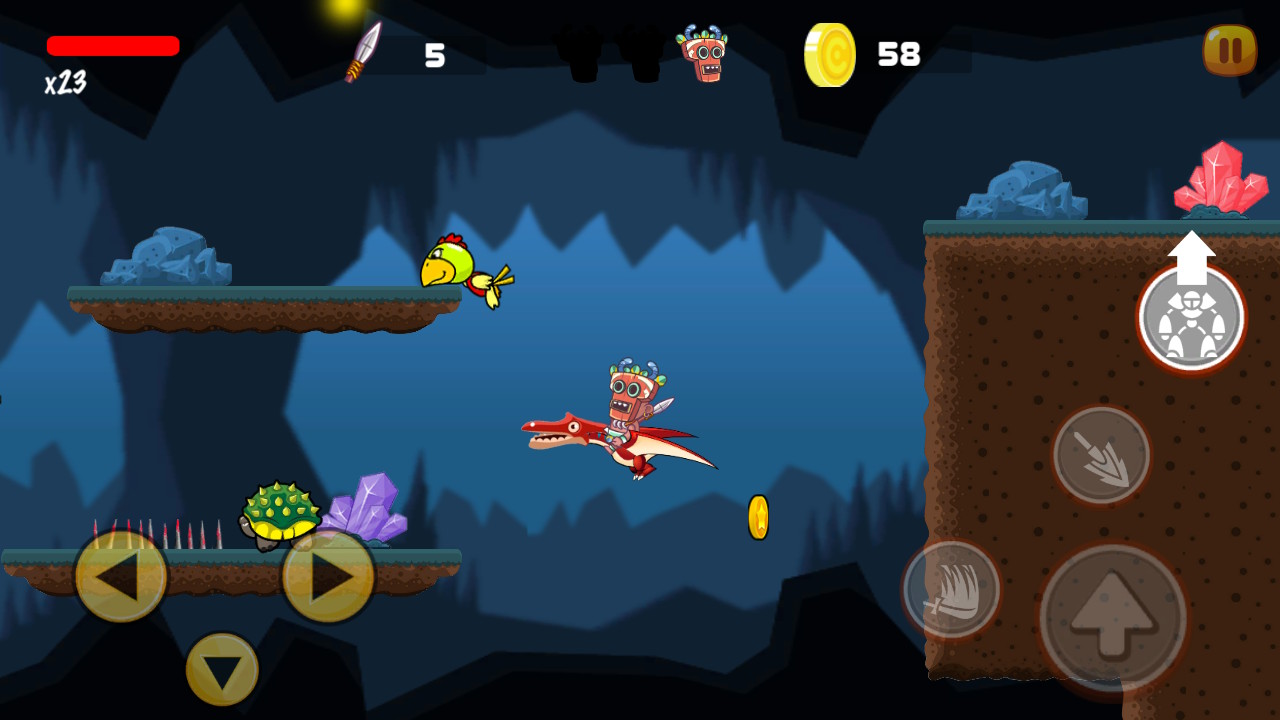Click the coin icon next to 58
1280x720 pixels.
[828, 55]
